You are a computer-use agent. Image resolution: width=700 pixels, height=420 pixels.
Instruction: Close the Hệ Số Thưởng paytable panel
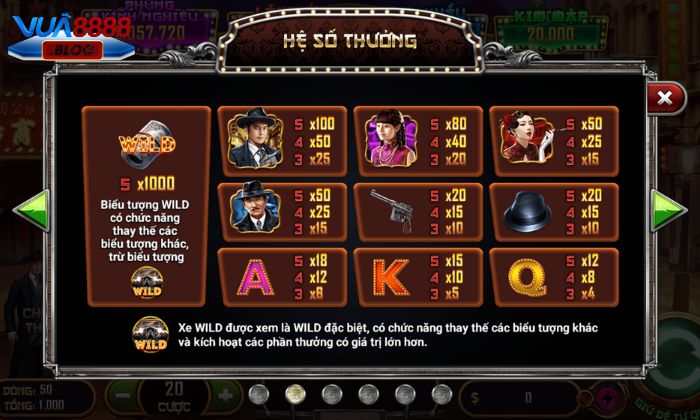663,97
